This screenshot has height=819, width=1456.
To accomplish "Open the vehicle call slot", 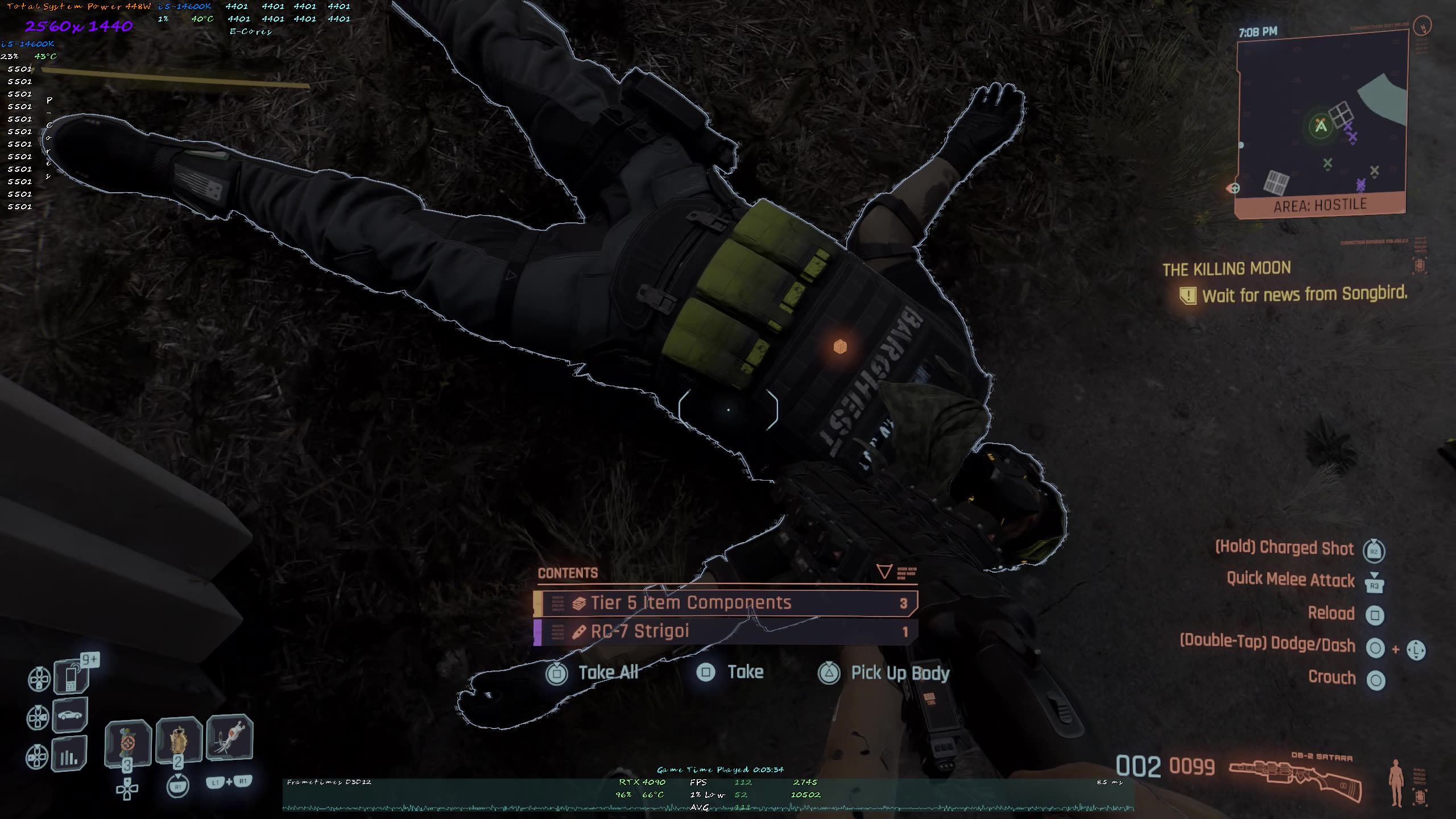I will (70, 715).
